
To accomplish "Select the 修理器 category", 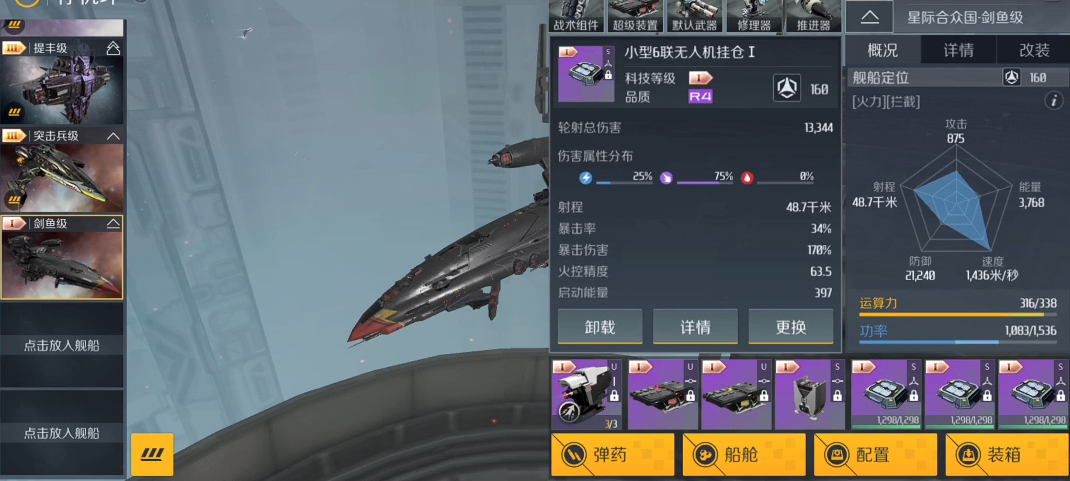I will click(x=754, y=17).
